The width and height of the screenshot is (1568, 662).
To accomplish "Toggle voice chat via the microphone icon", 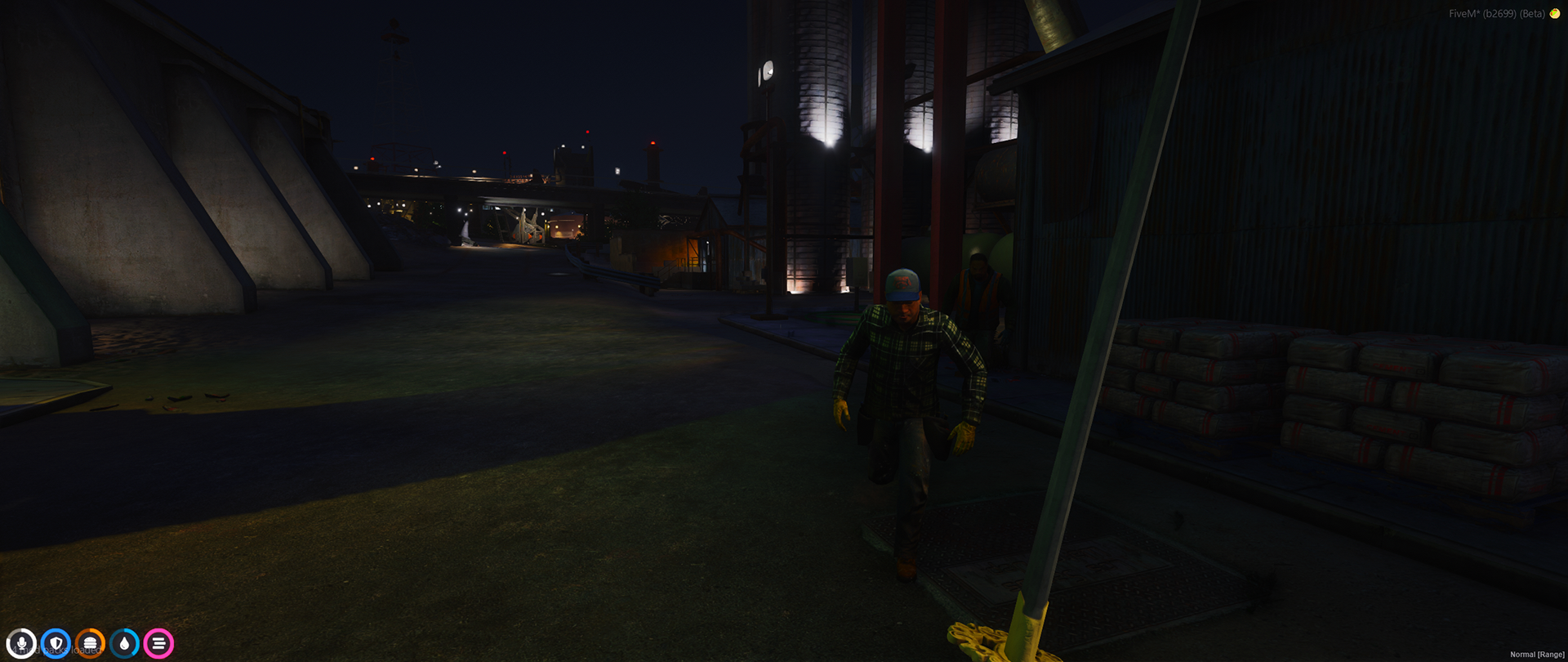I will pyautogui.click(x=22, y=643).
